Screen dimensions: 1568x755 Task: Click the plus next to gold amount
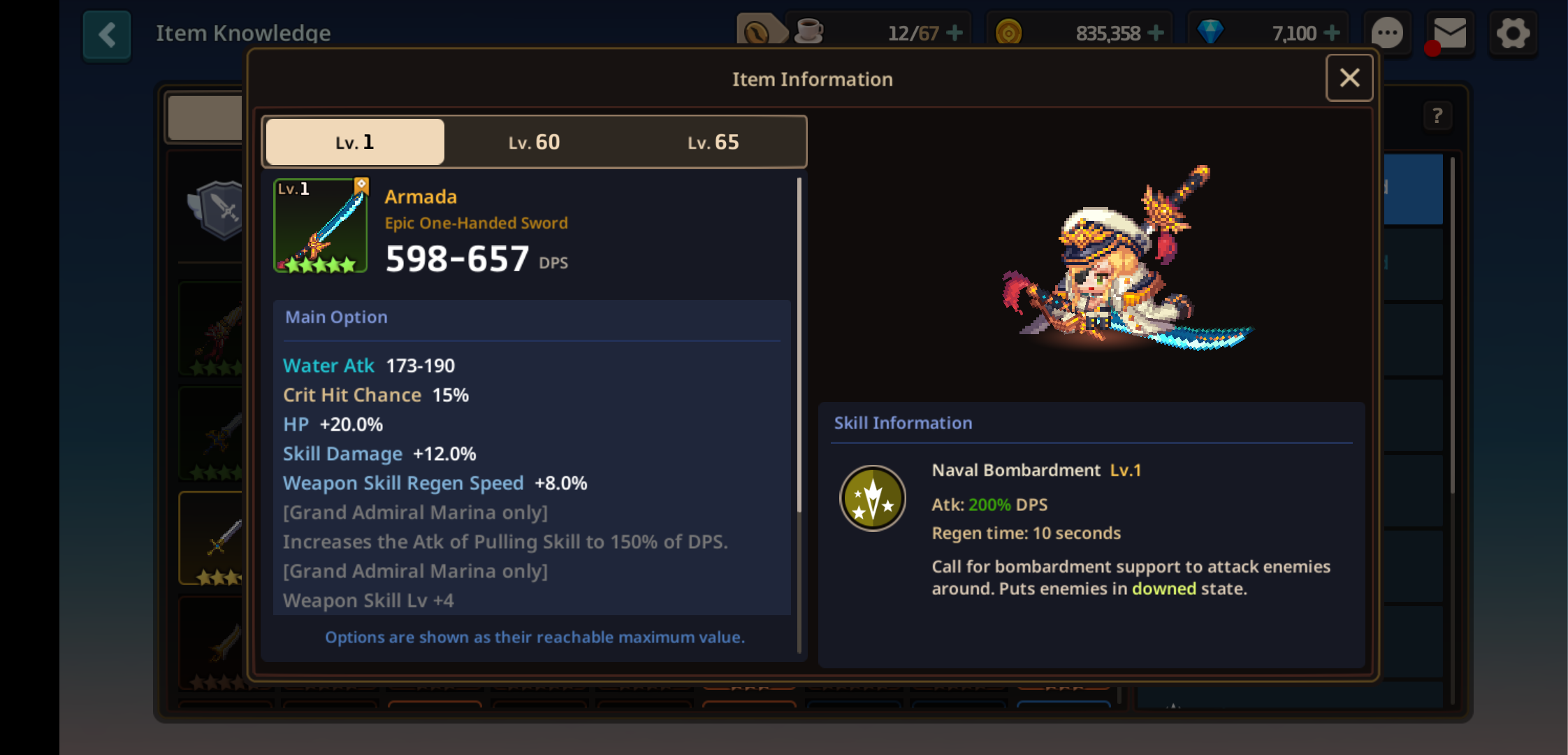1154,31
